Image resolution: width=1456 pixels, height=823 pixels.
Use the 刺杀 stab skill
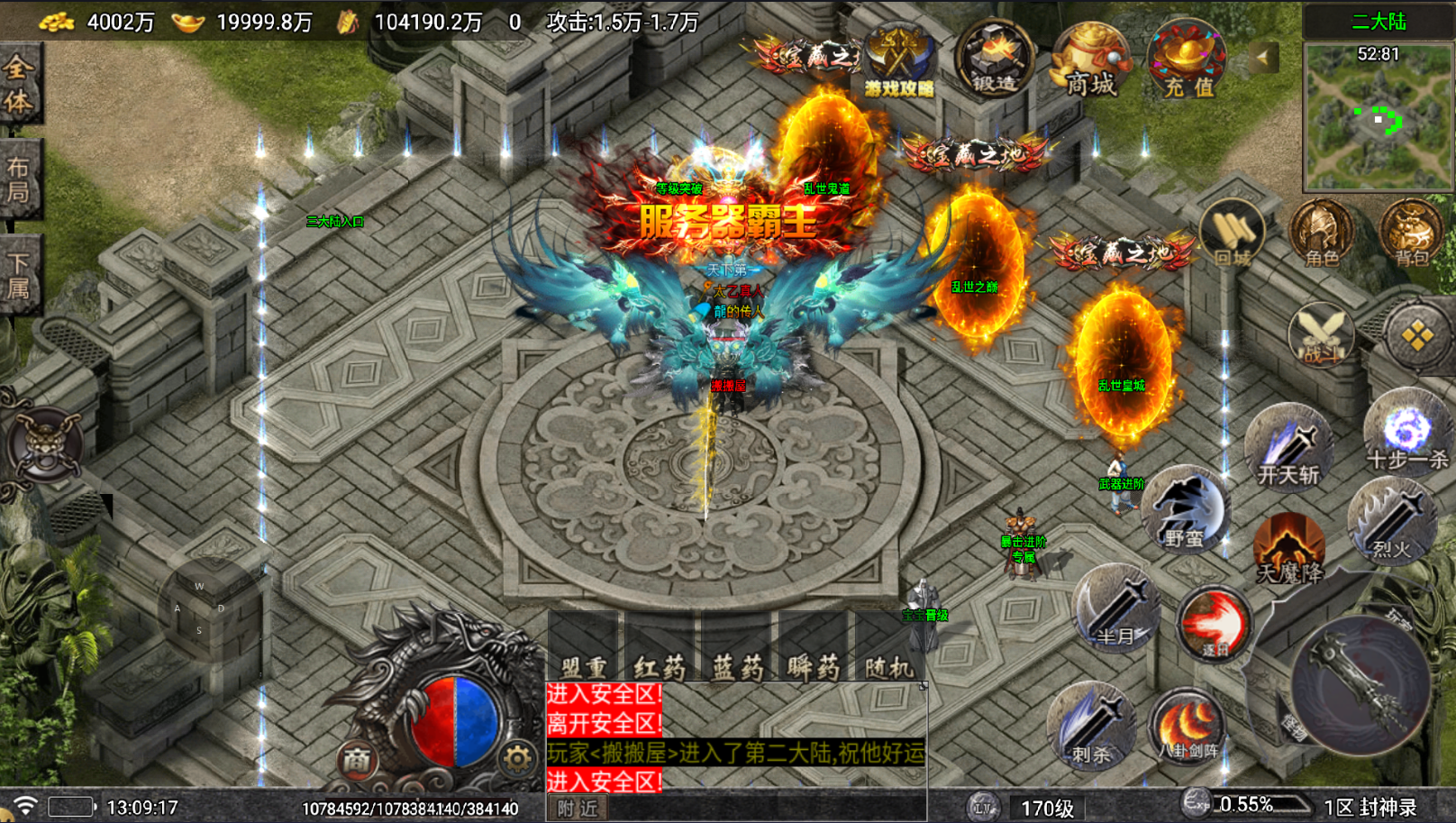1091,726
